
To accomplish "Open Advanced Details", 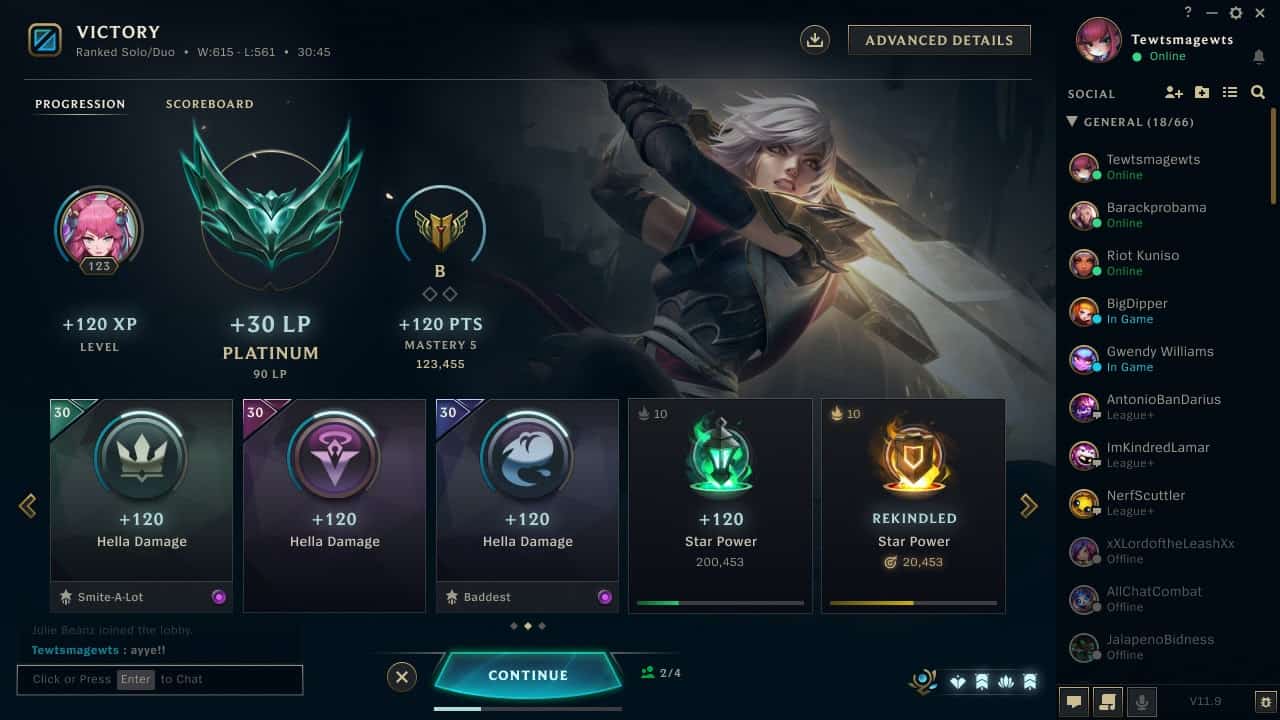I will coord(938,40).
